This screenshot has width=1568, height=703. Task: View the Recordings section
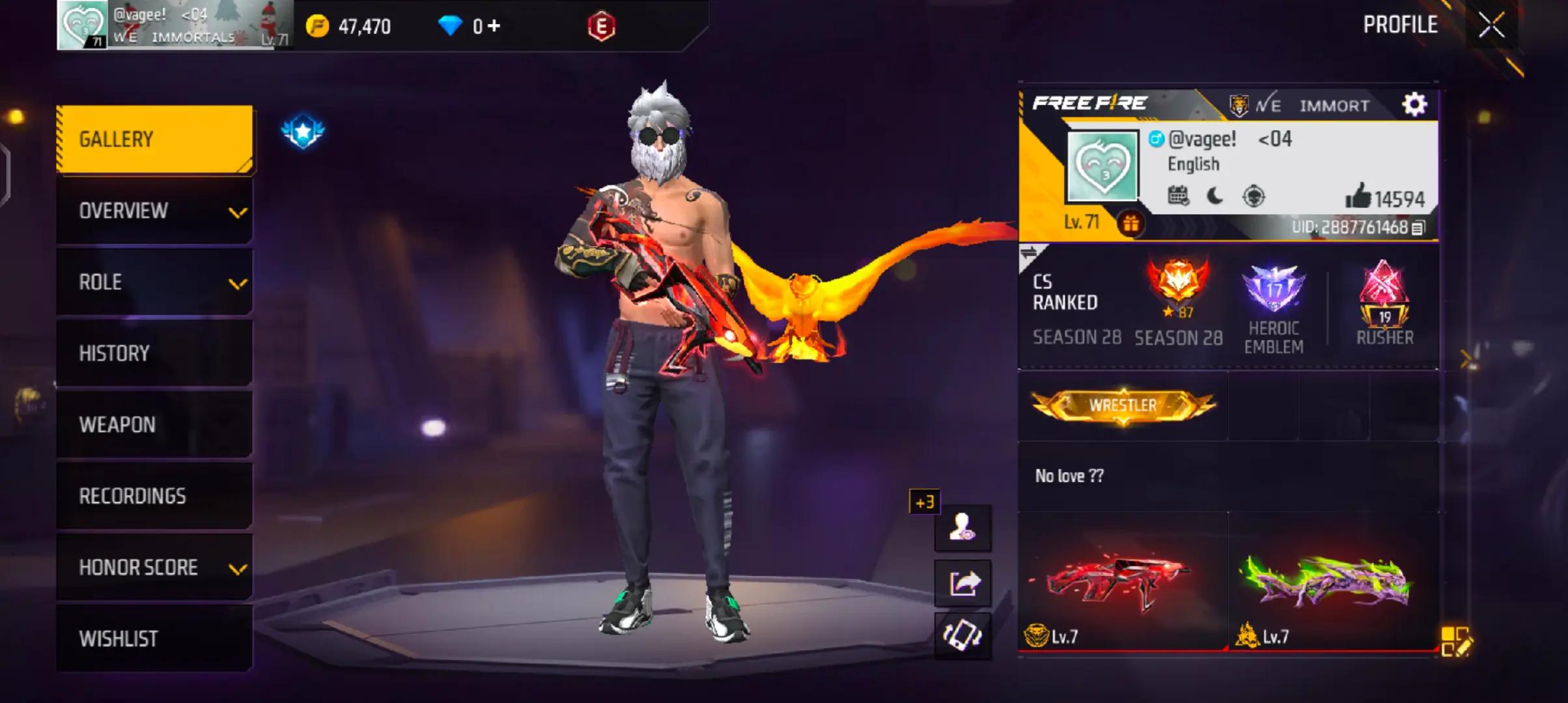pos(154,496)
